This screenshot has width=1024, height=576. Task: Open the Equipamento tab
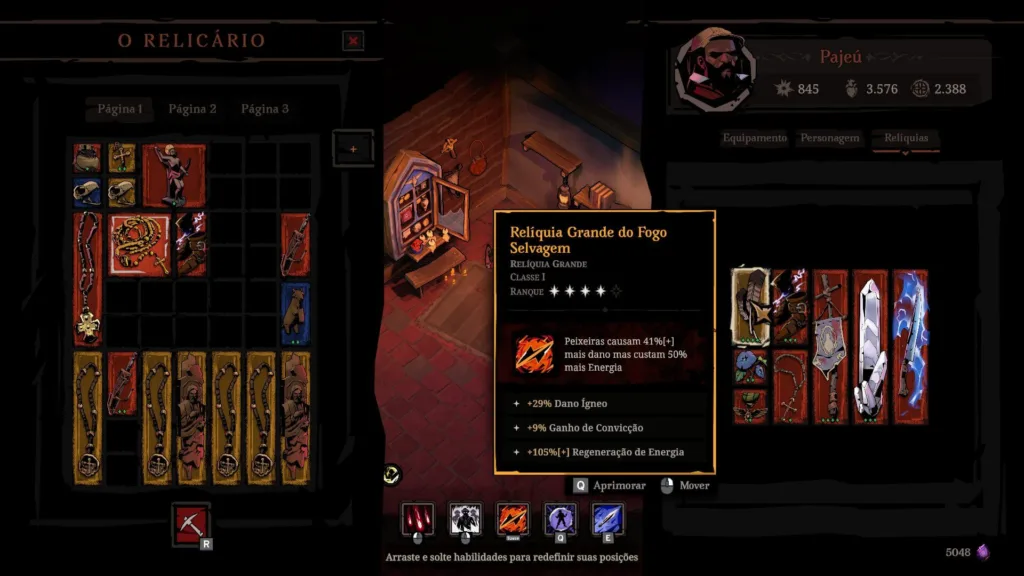[755, 138]
